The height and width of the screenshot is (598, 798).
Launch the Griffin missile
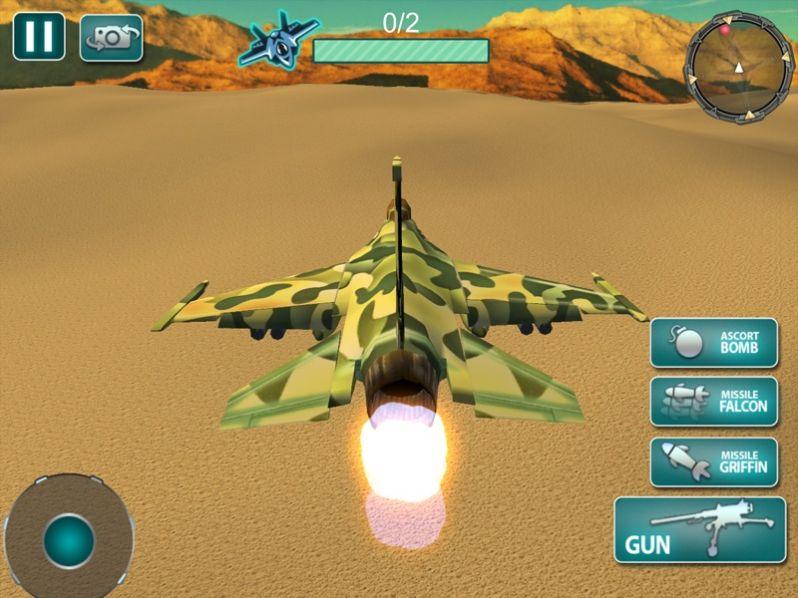714,462
